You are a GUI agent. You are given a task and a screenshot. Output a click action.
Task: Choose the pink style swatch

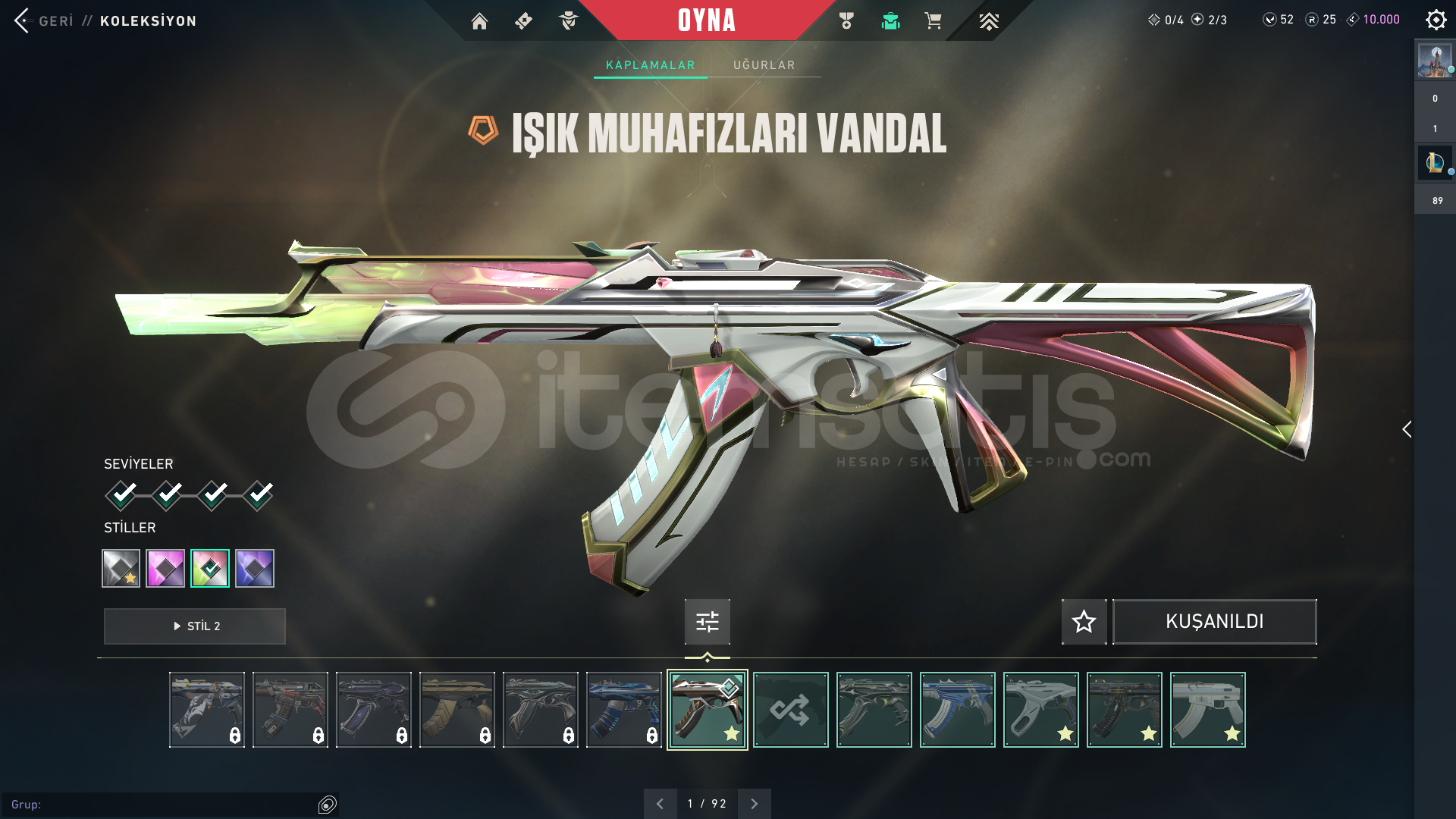pos(165,568)
